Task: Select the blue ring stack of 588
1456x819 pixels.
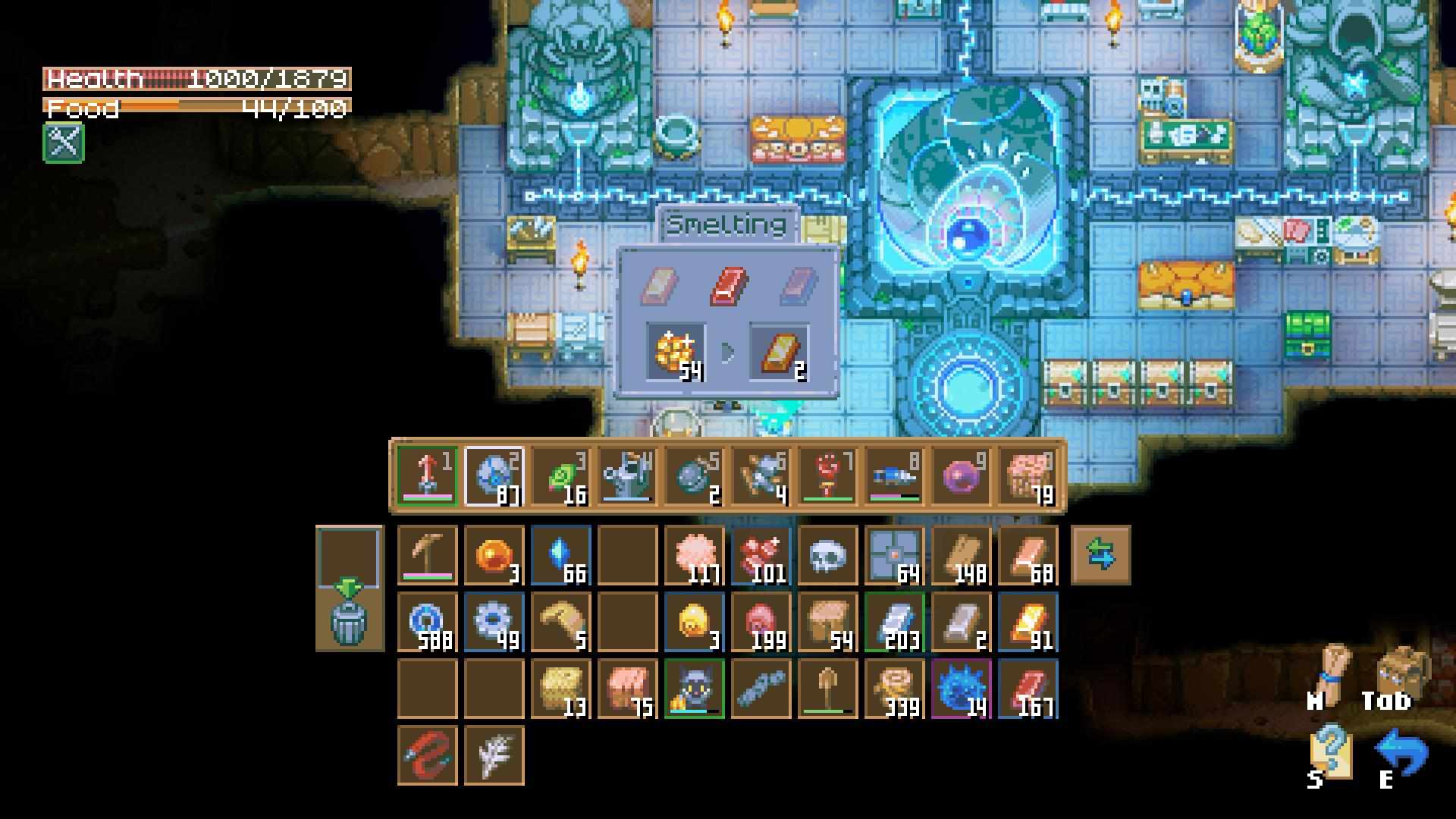Action: [427, 622]
